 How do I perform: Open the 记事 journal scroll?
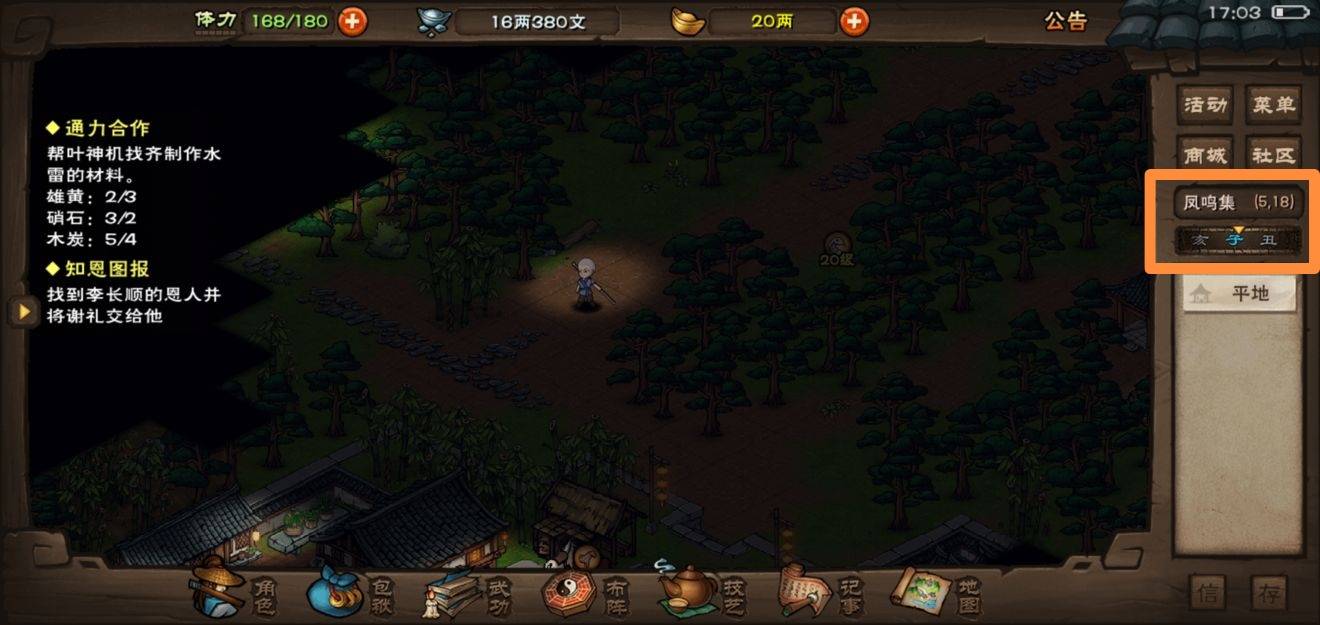click(820, 592)
